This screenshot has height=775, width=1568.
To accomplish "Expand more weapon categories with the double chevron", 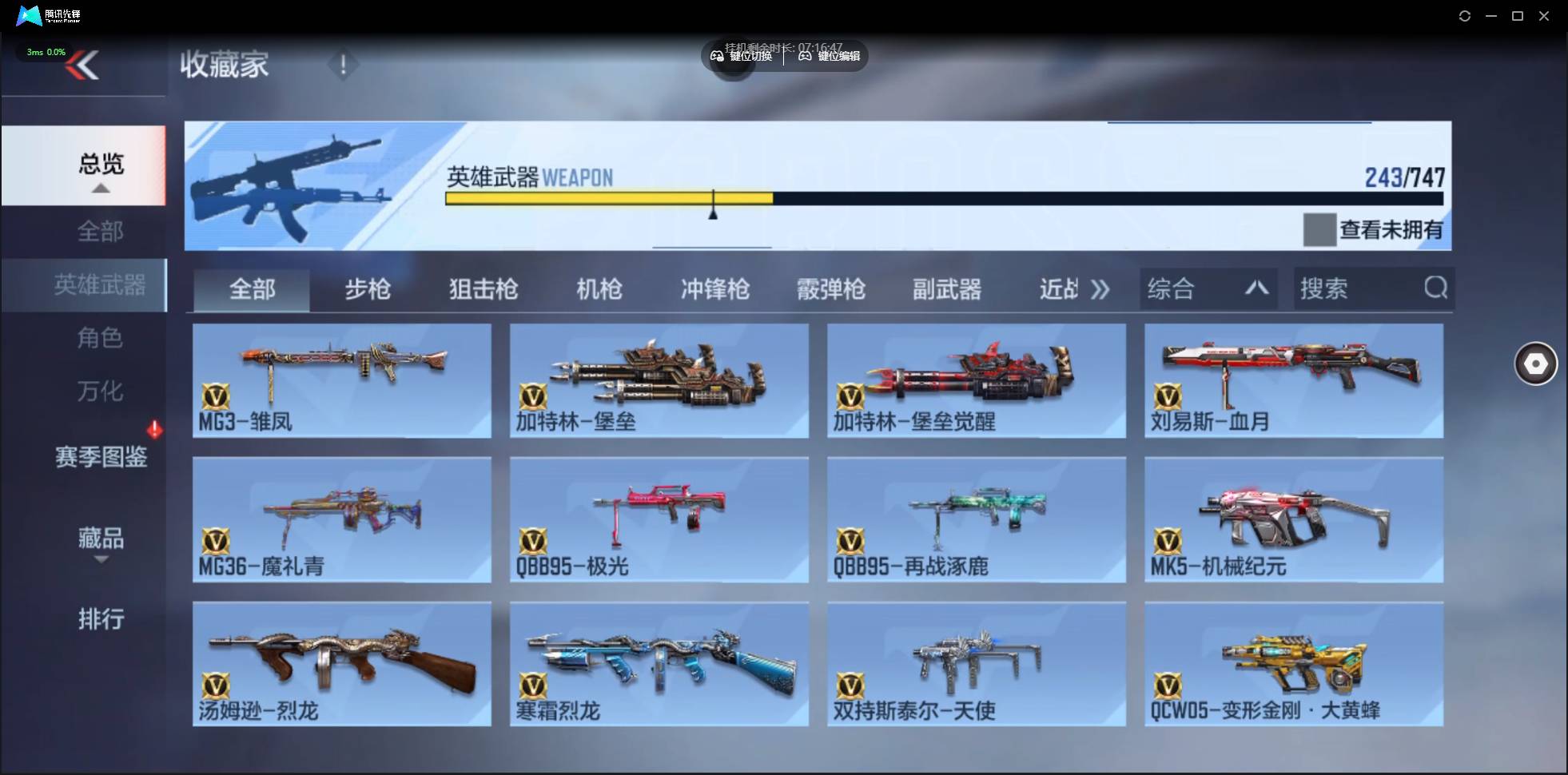I will tap(1101, 289).
